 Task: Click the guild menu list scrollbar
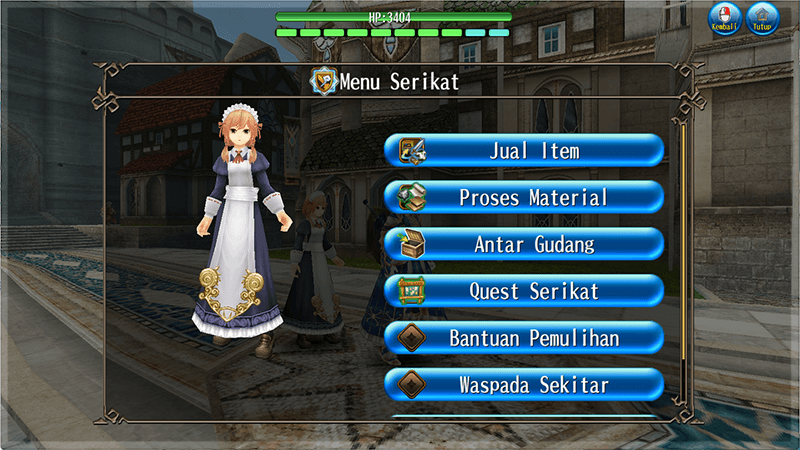click(684, 260)
